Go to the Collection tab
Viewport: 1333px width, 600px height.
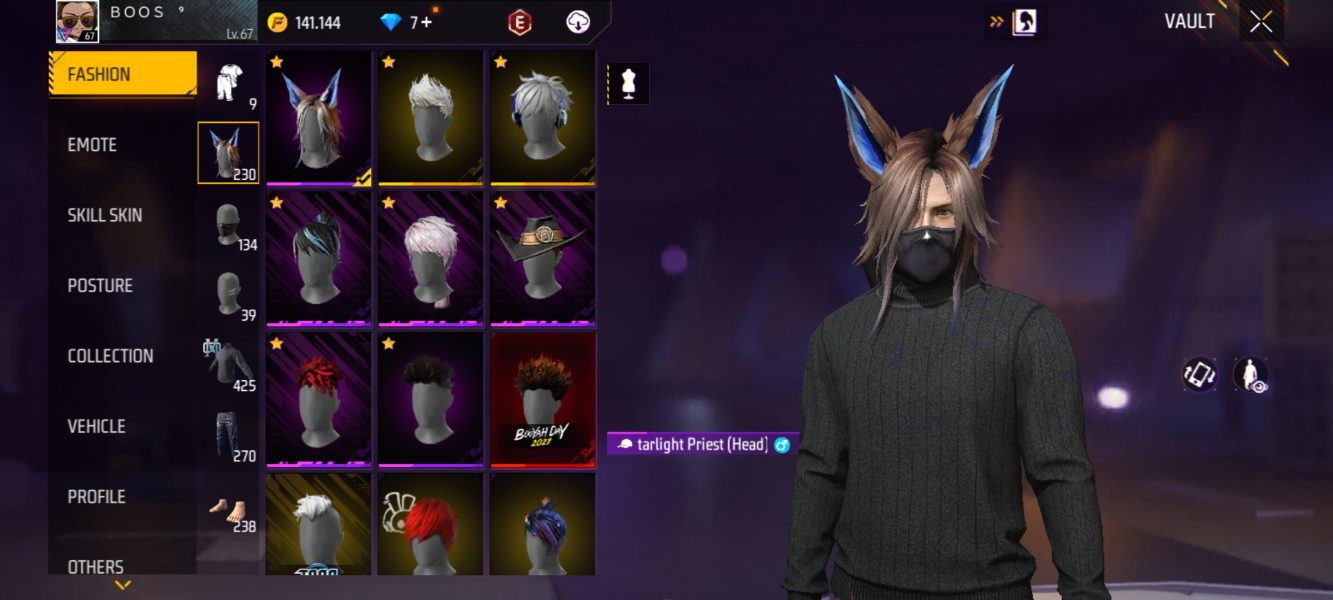pyautogui.click(x=110, y=356)
